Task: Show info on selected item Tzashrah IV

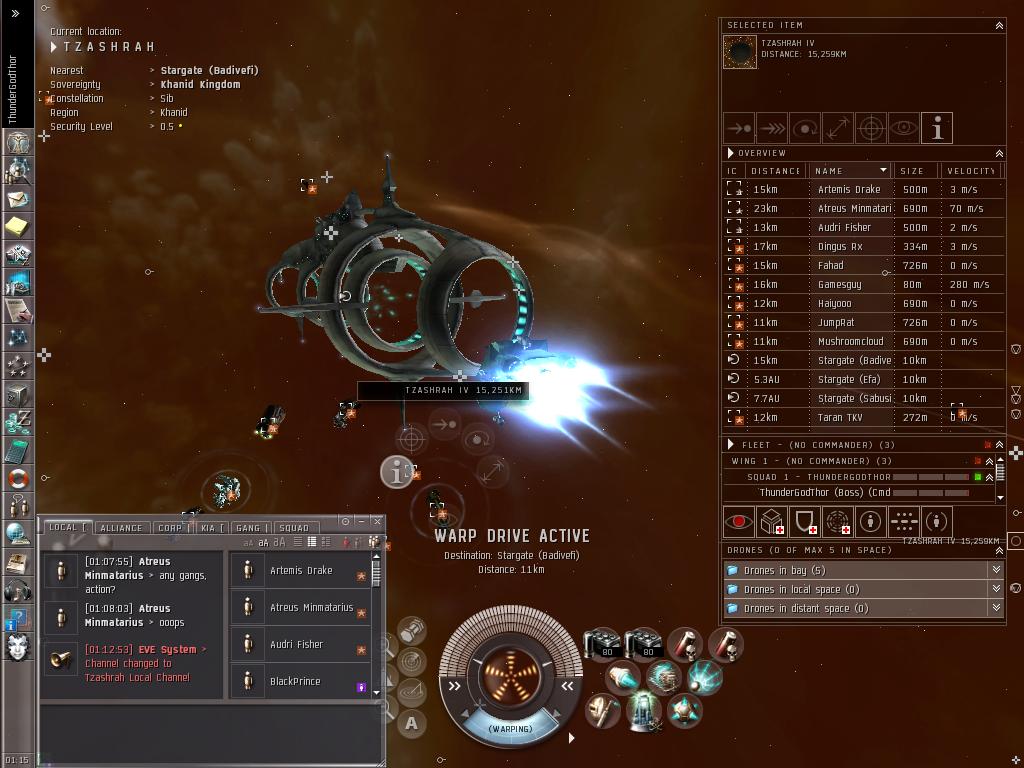Action: pos(937,128)
